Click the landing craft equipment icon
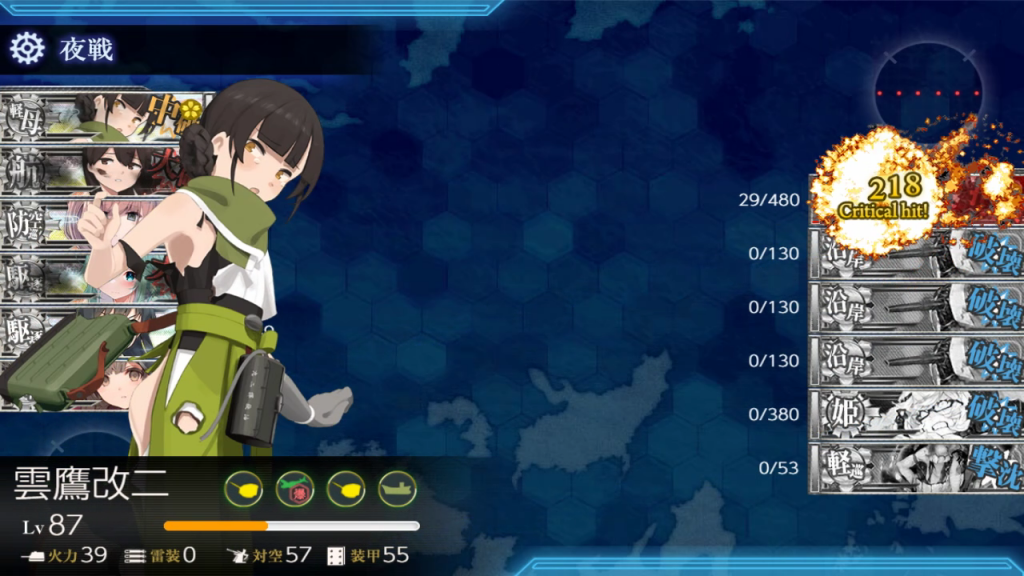This screenshot has height=576, width=1024. pos(397,489)
